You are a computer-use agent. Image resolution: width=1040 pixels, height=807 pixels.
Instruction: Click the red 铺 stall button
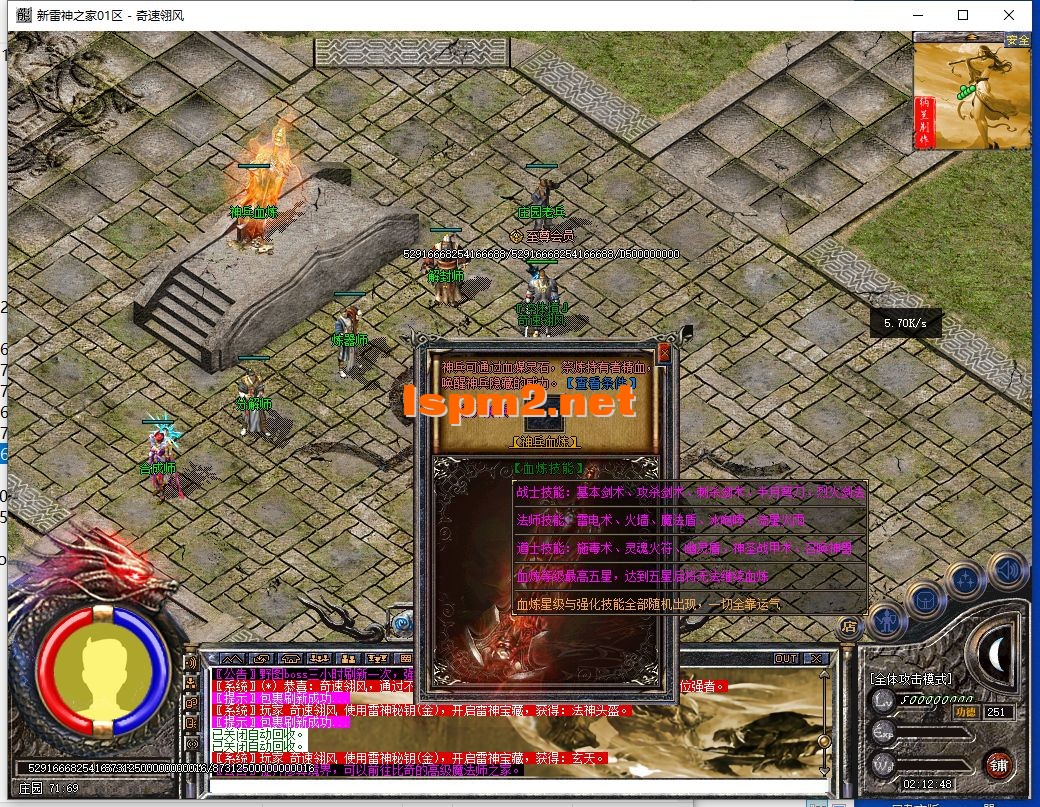coord(997,763)
